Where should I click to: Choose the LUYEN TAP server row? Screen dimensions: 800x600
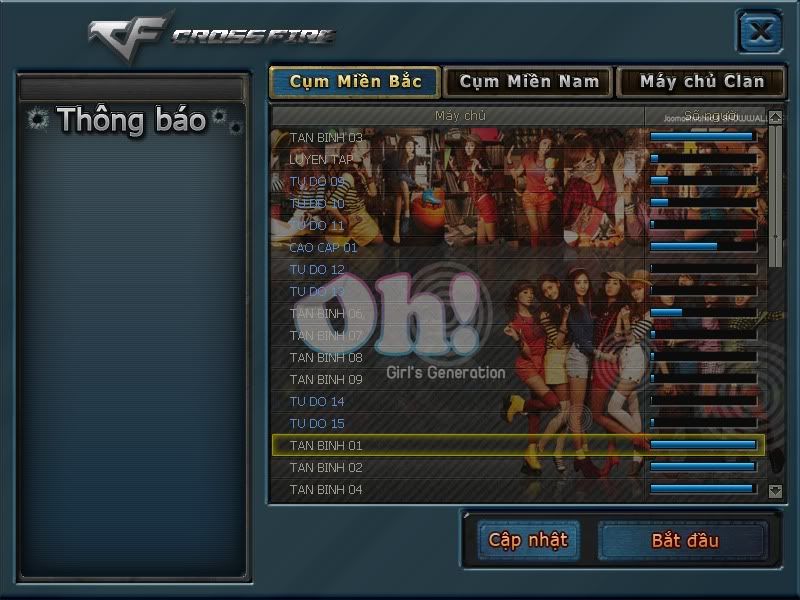(x=321, y=159)
